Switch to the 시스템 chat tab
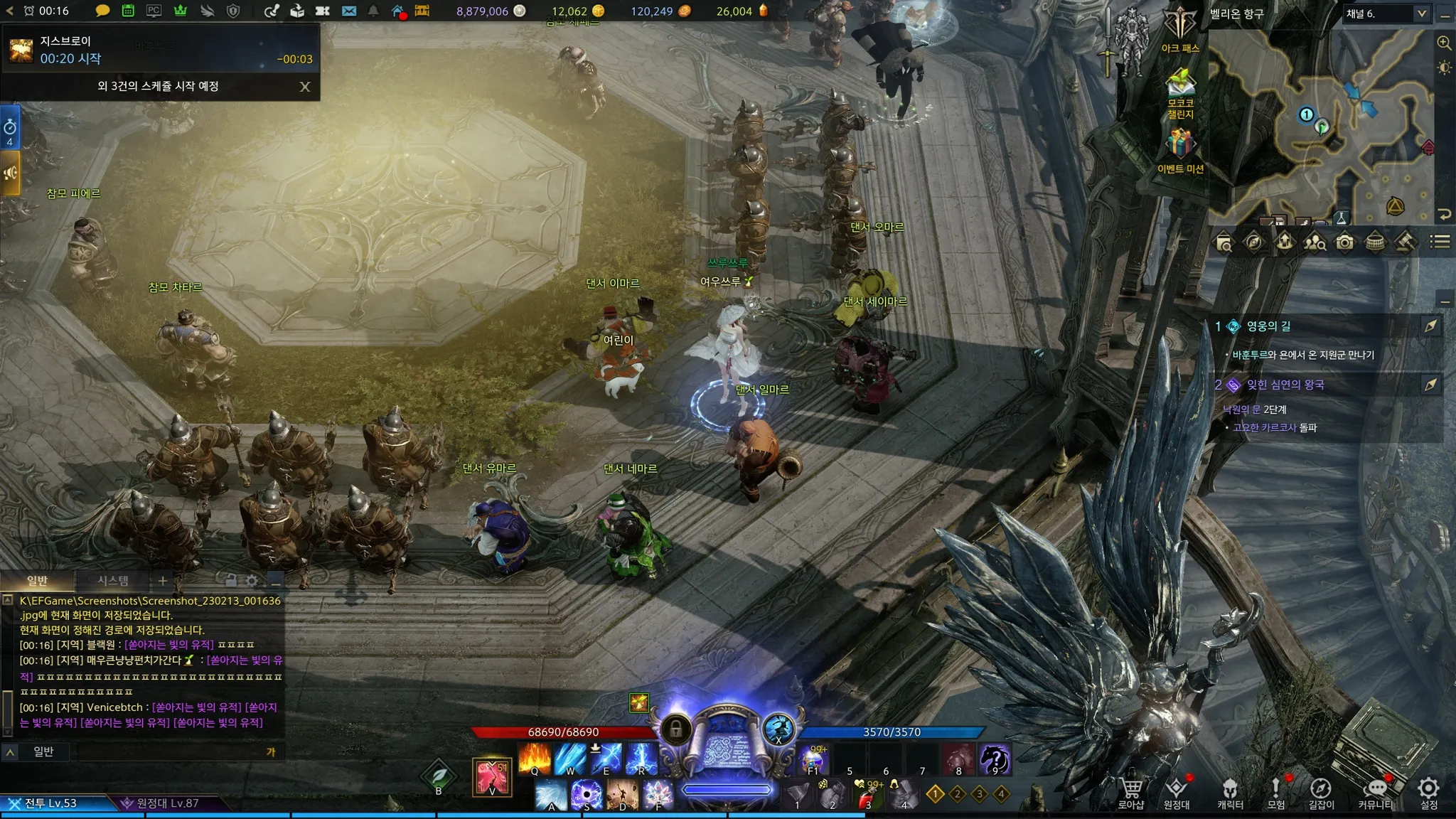This screenshot has height=819, width=1456. tap(113, 581)
